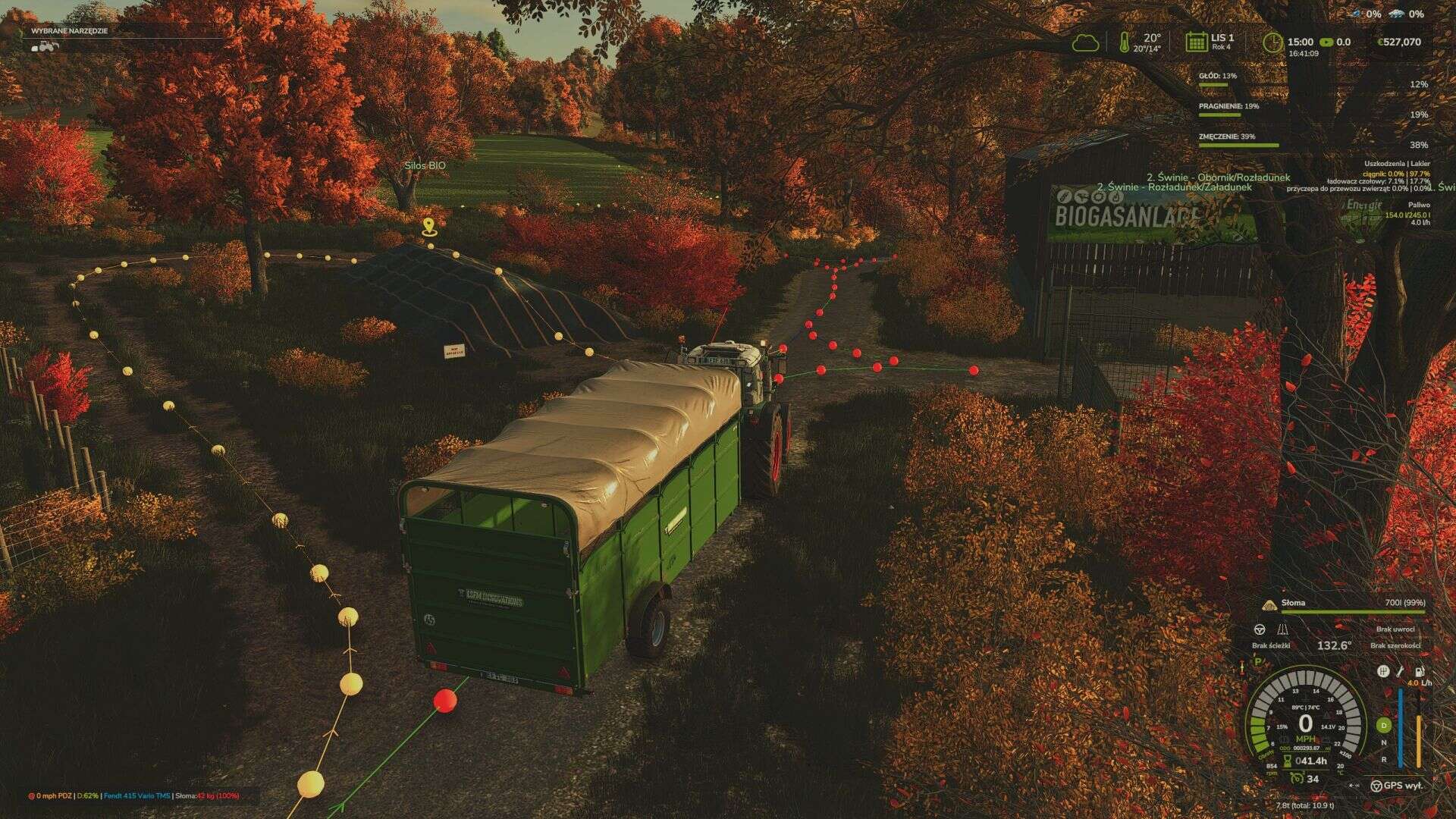
Task: Select the D drive gear indicator
Action: (x=1383, y=726)
